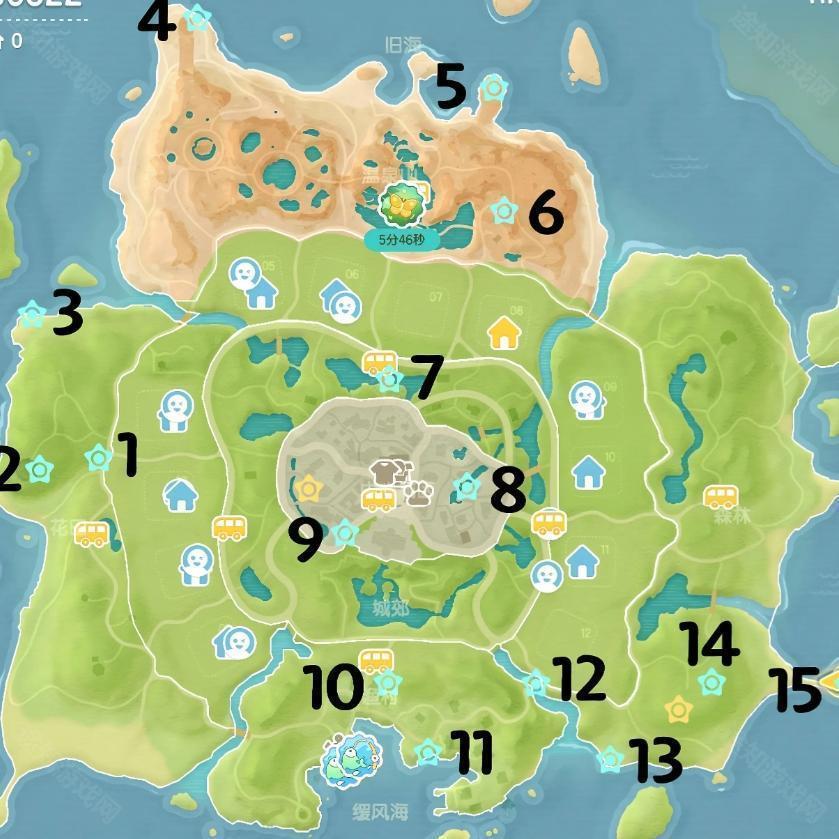
Task: Click the orange house map marker
Action: point(505,331)
